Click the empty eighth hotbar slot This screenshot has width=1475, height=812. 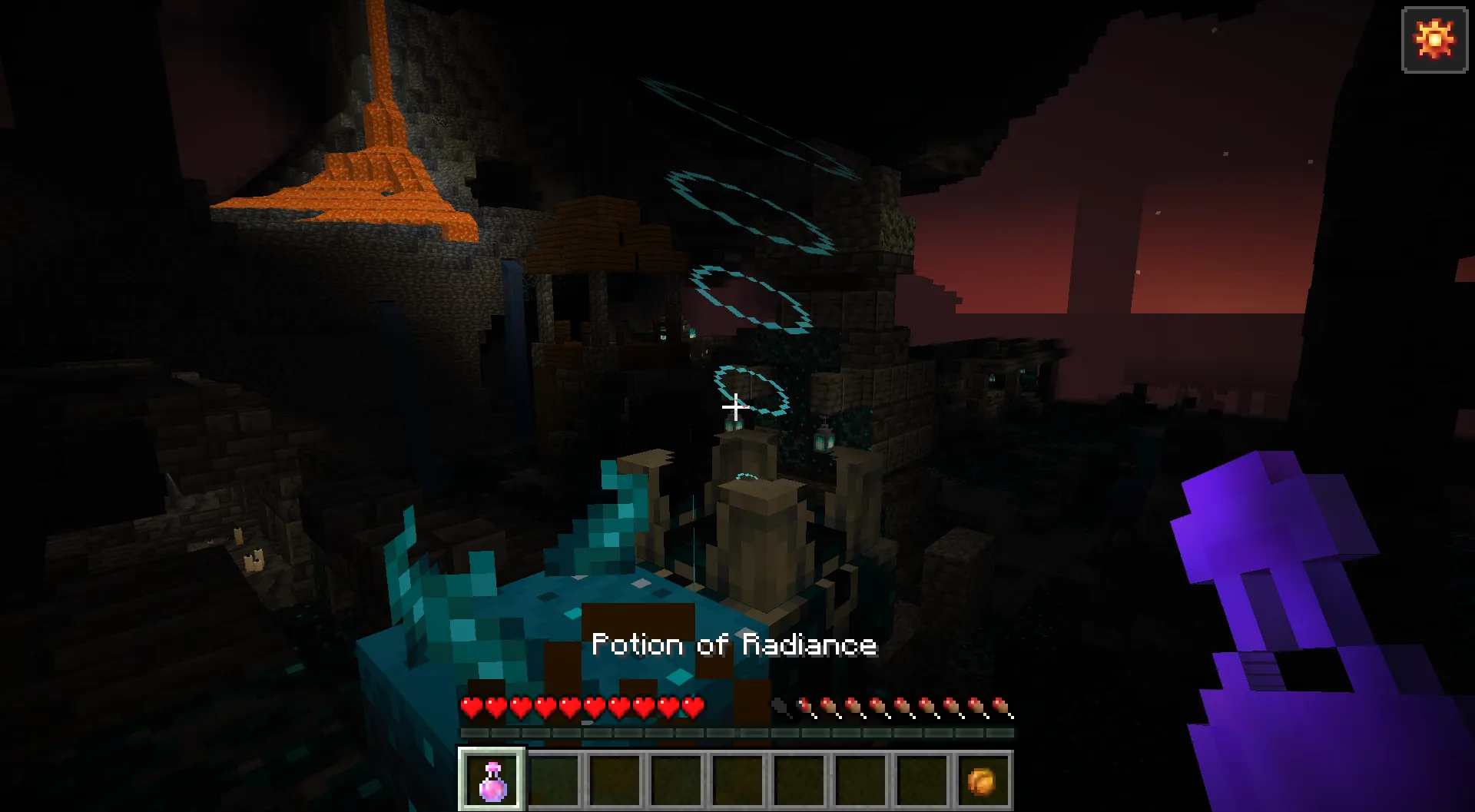[x=921, y=781]
